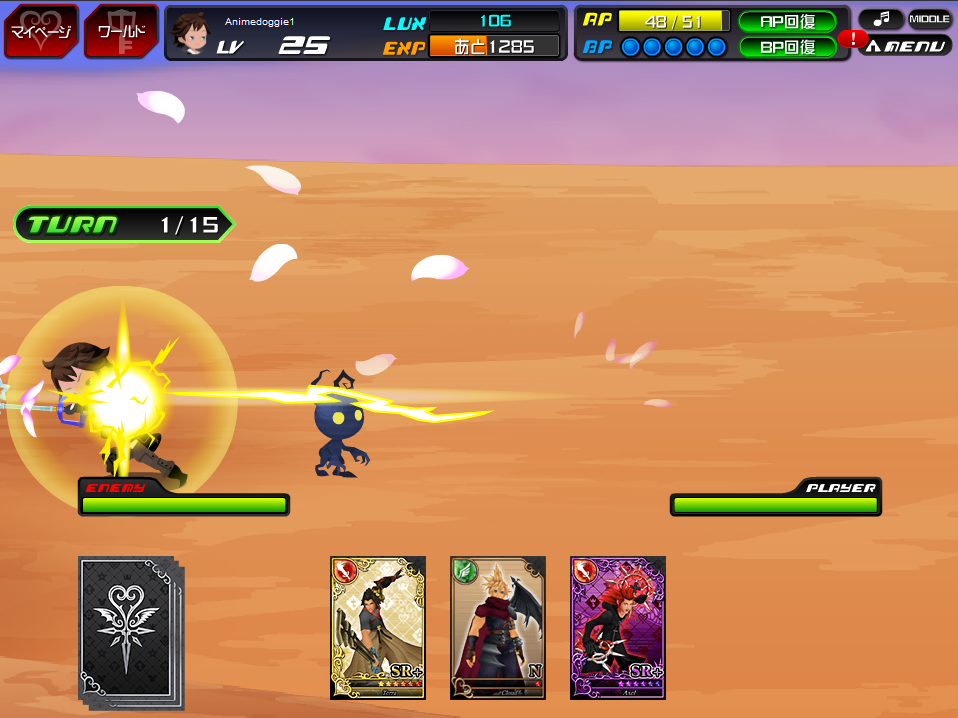Change the MIDDLE quality setting
Screen dimensions: 958x718
[x=929, y=19]
